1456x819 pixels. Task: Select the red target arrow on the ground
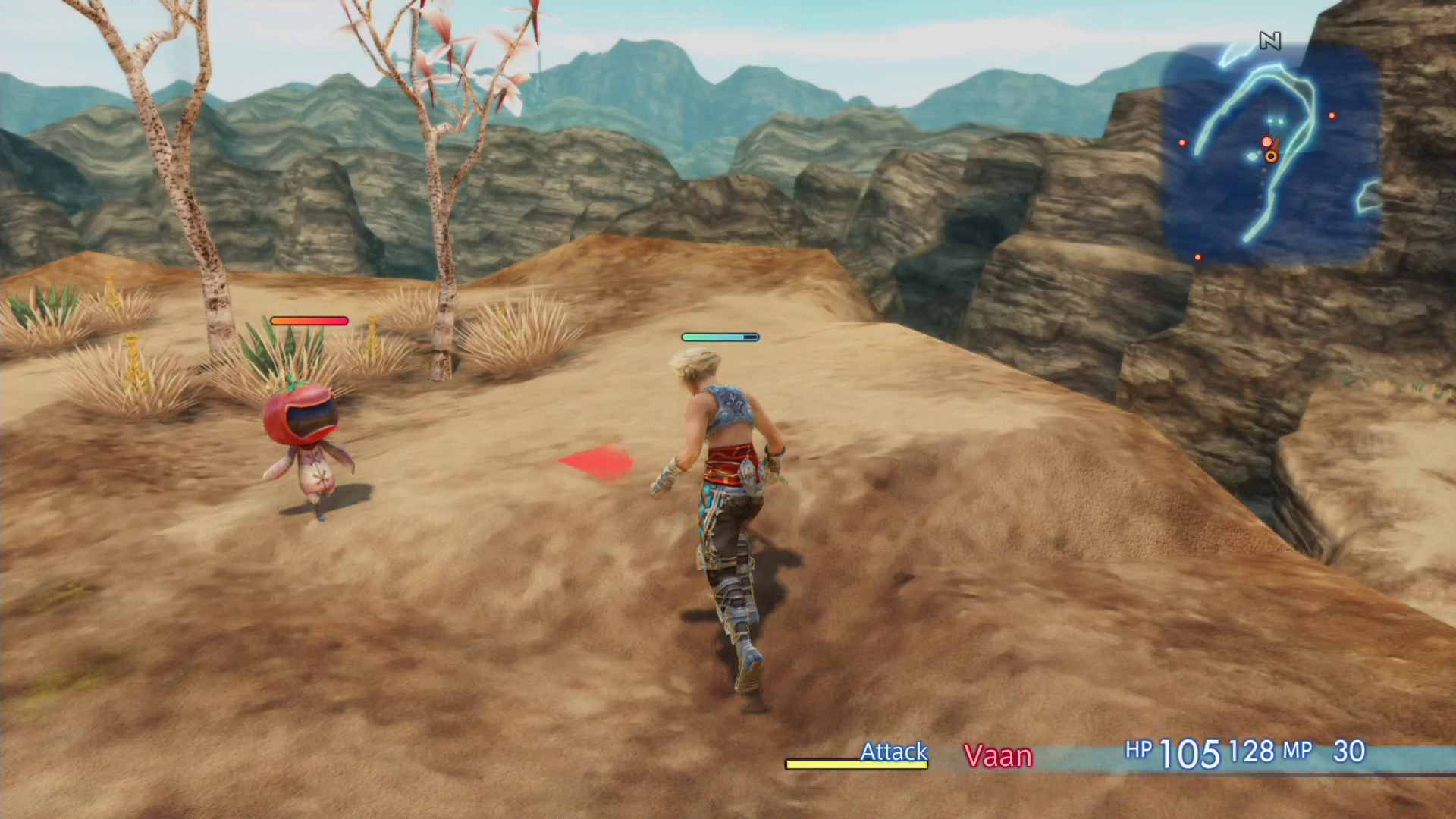point(595,463)
